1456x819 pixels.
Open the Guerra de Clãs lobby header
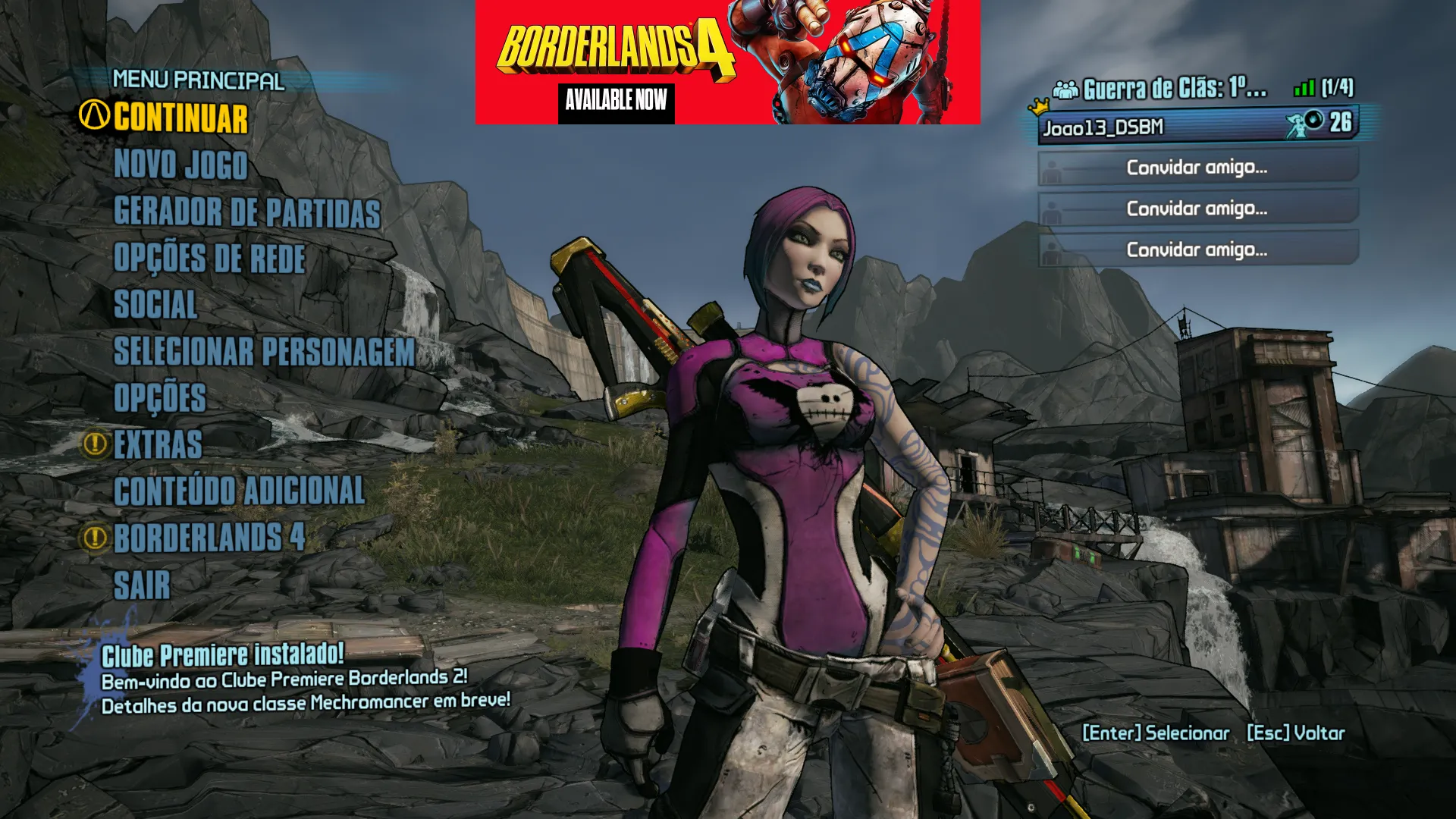(x=1174, y=89)
